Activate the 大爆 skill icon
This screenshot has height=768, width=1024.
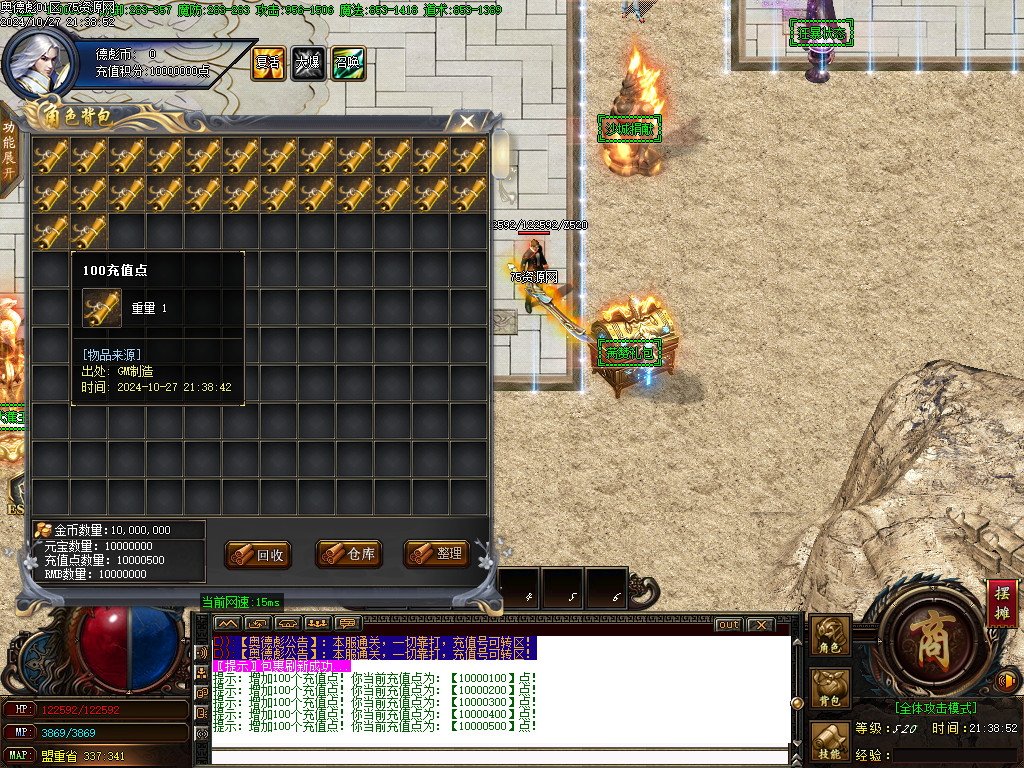(307, 63)
